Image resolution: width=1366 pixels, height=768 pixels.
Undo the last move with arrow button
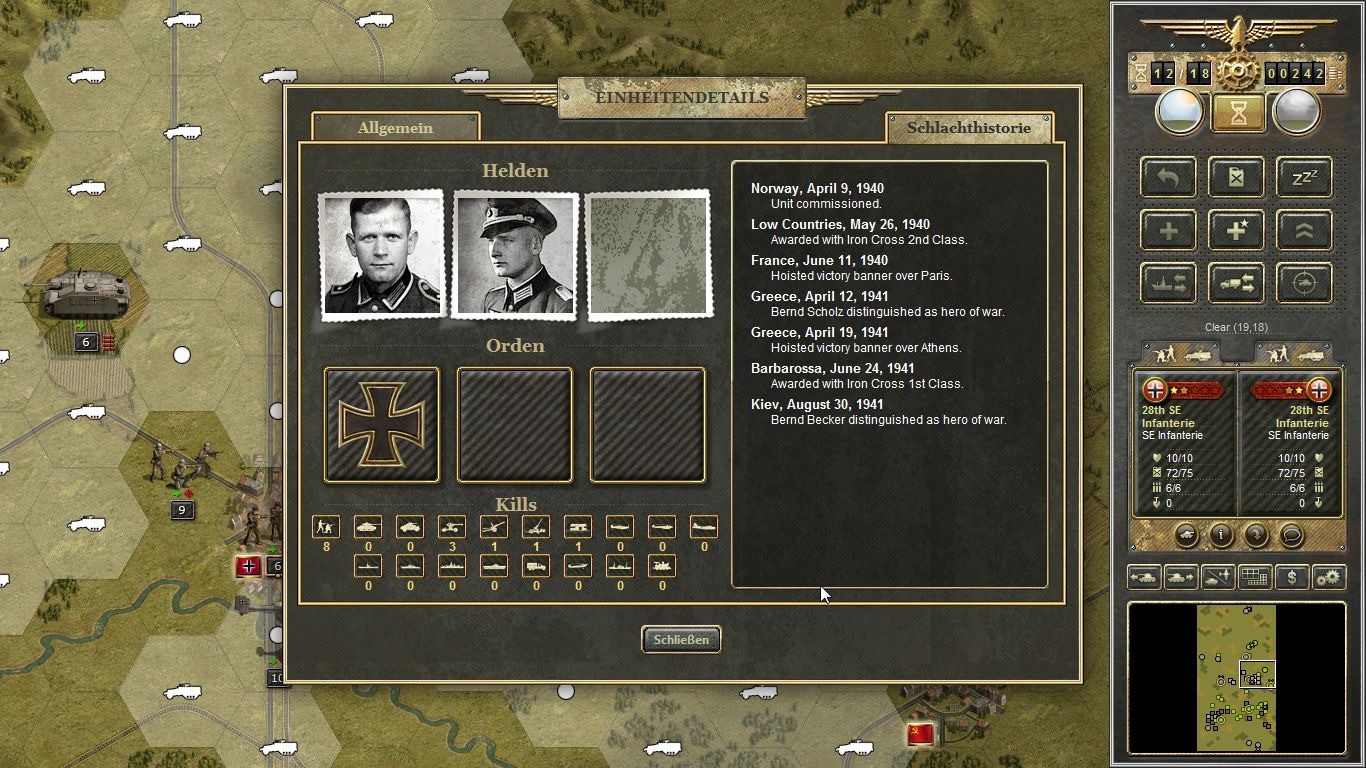pyautogui.click(x=1168, y=178)
